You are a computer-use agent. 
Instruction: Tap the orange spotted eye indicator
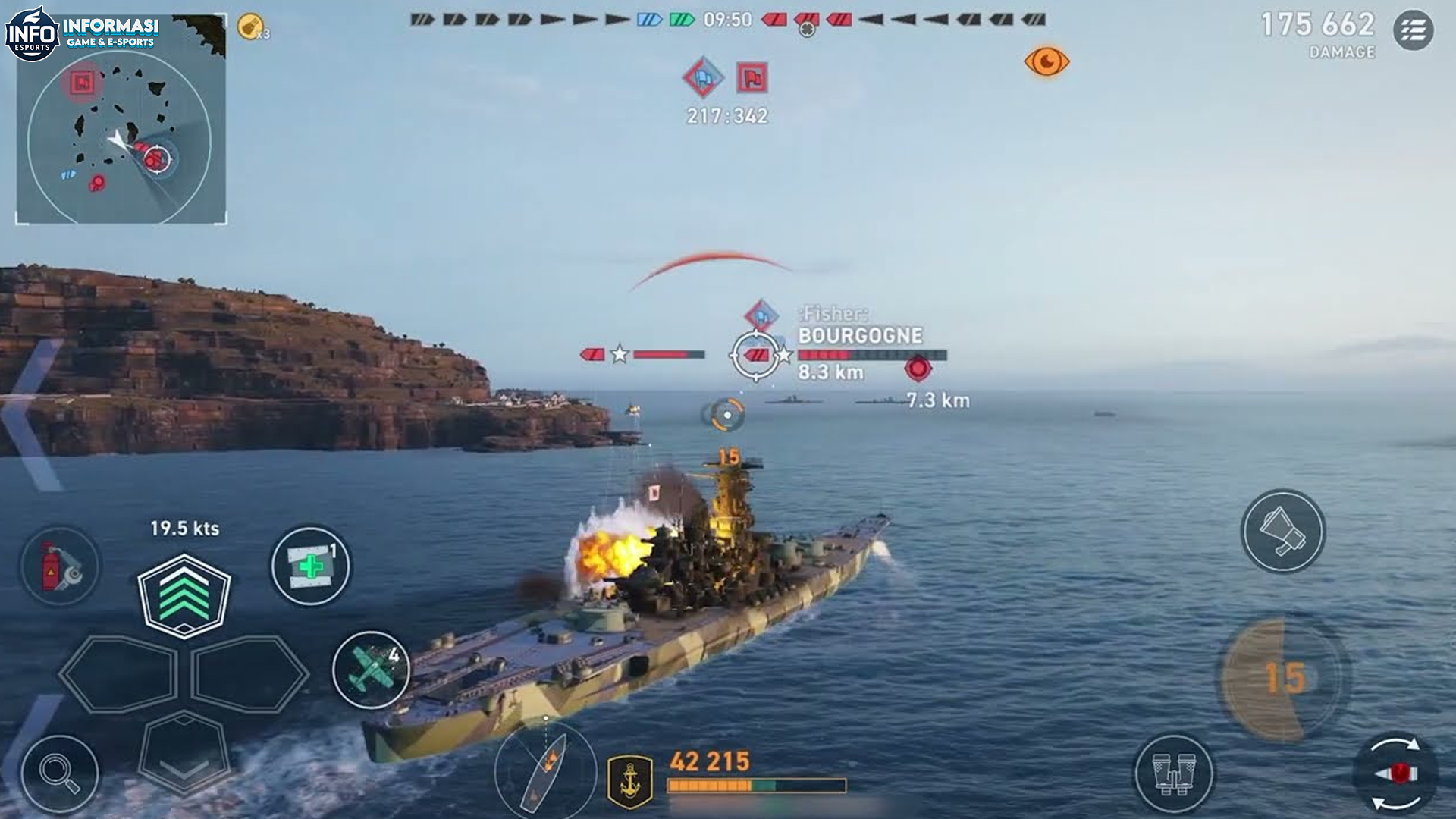coord(1047,61)
